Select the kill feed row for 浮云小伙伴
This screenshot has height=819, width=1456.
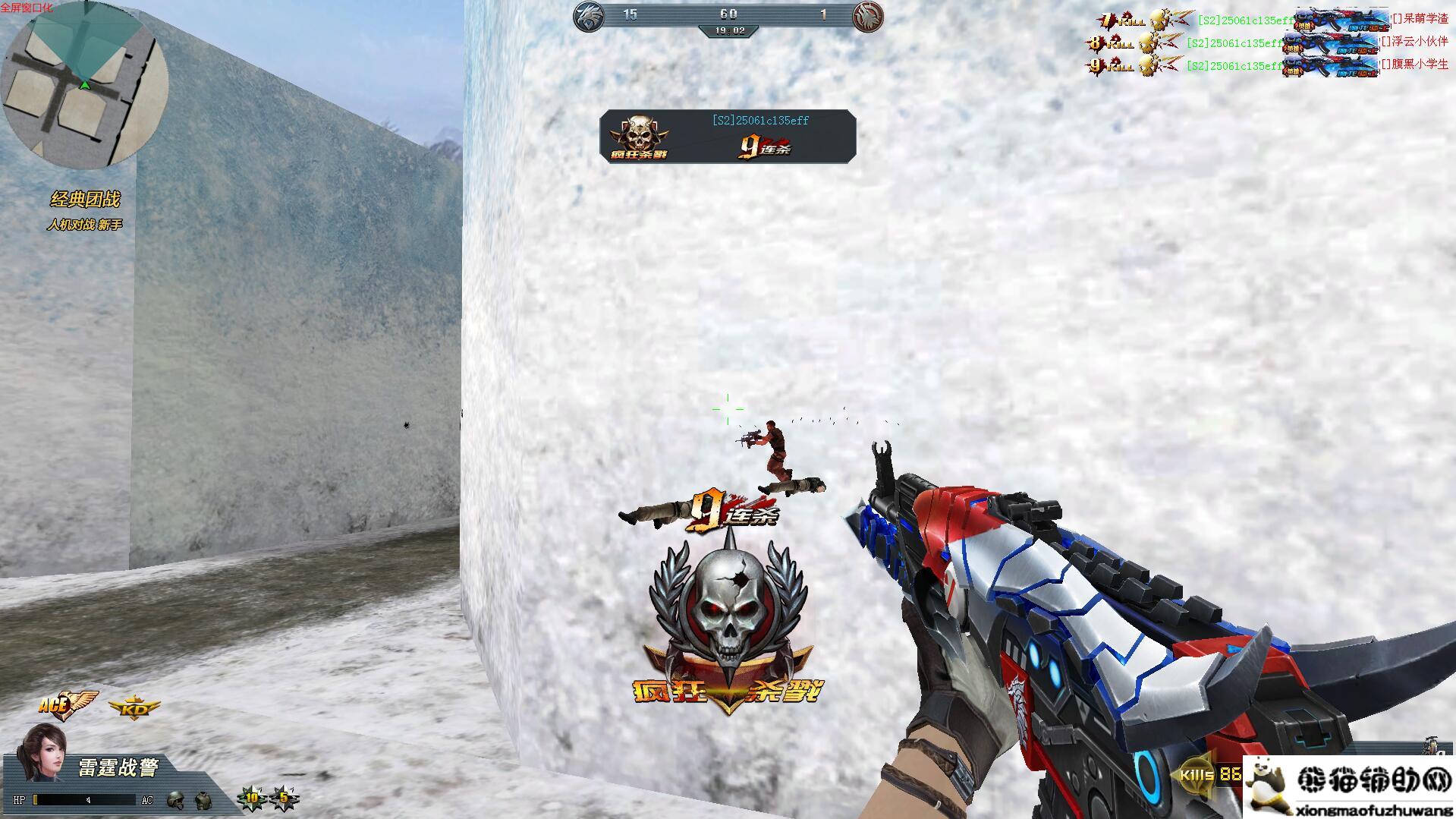click(x=1267, y=43)
